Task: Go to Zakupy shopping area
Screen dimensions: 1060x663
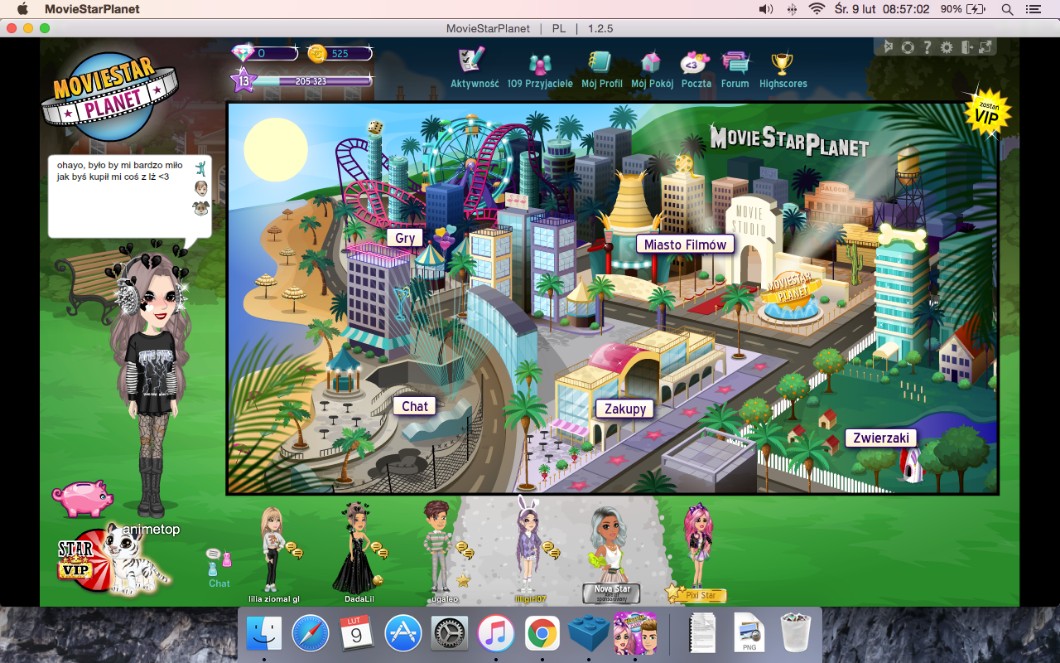Action: 624,408
